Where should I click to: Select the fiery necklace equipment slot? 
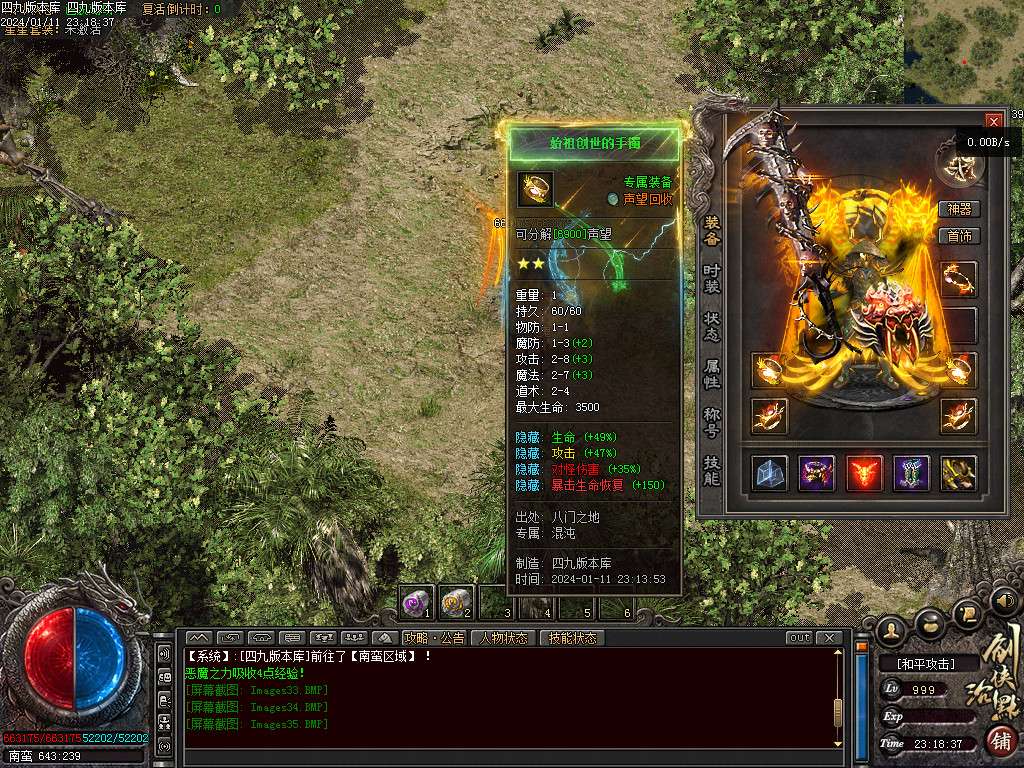[959, 280]
